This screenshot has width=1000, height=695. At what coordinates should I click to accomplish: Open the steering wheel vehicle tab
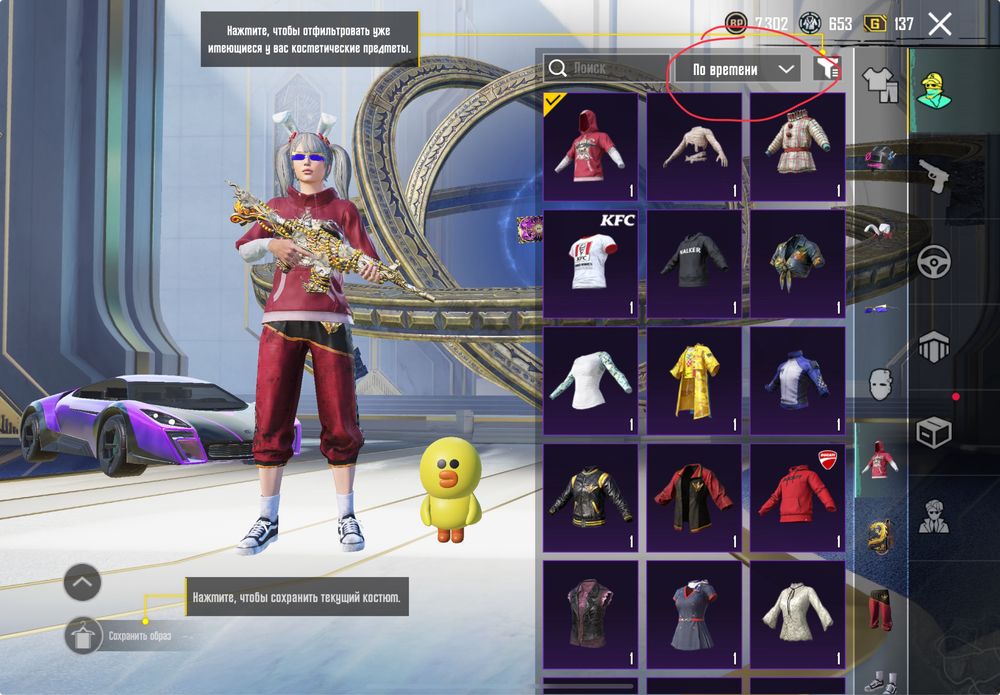coord(934,262)
